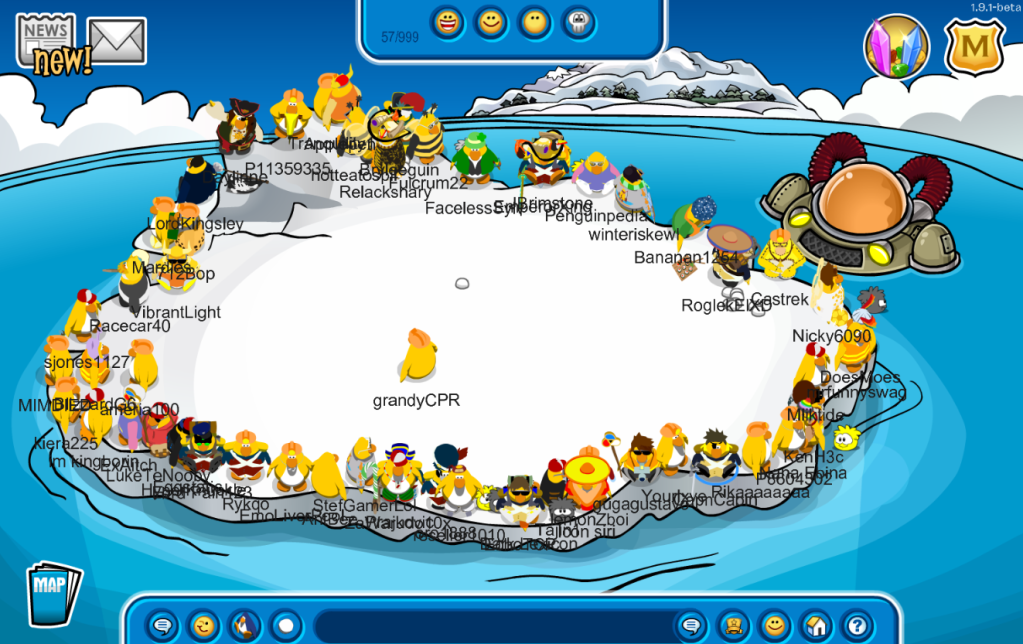
Task: Open the winking emote menu
Action: 203,626
